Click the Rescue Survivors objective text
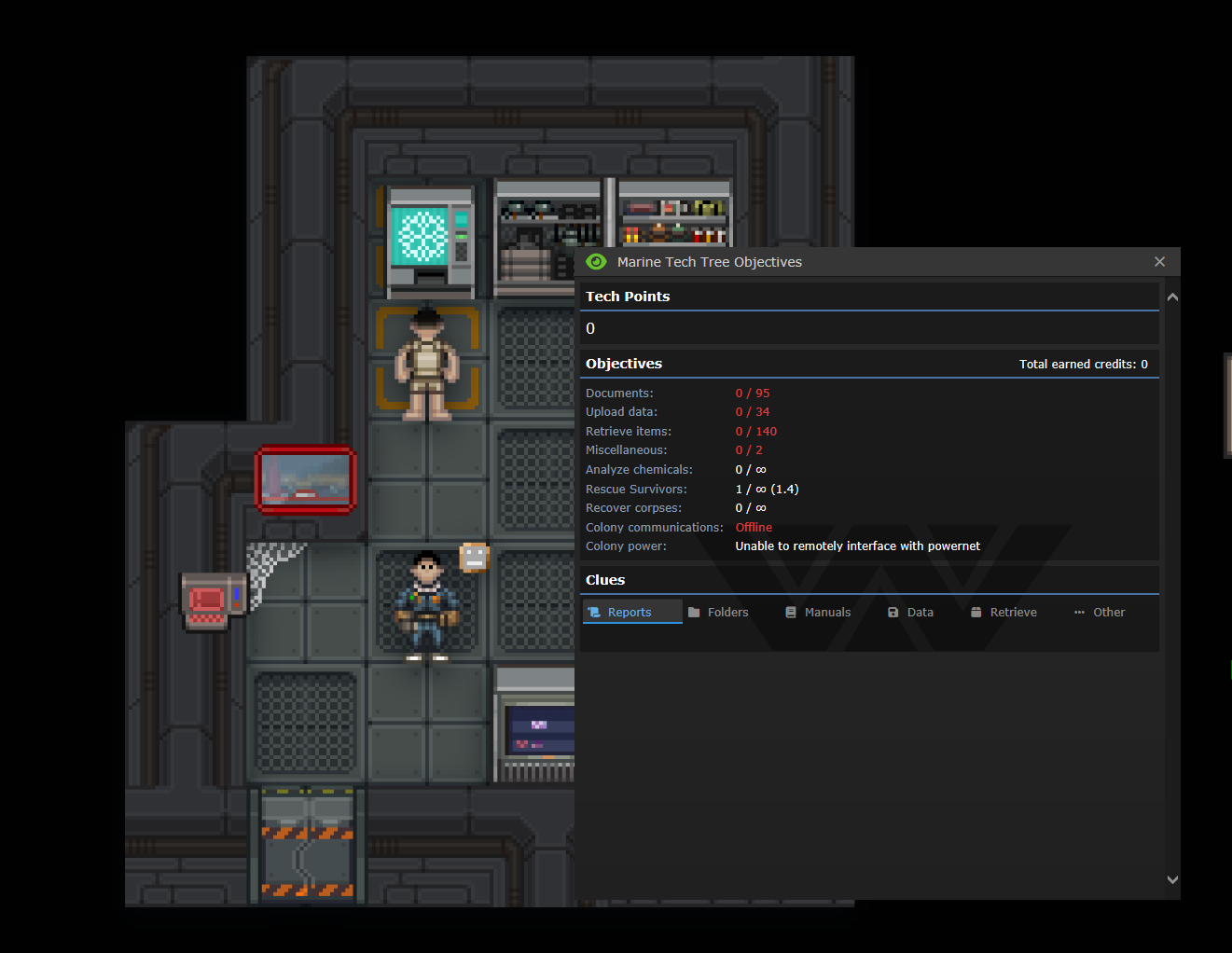The height and width of the screenshot is (953, 1232). (x=636, y=489)
